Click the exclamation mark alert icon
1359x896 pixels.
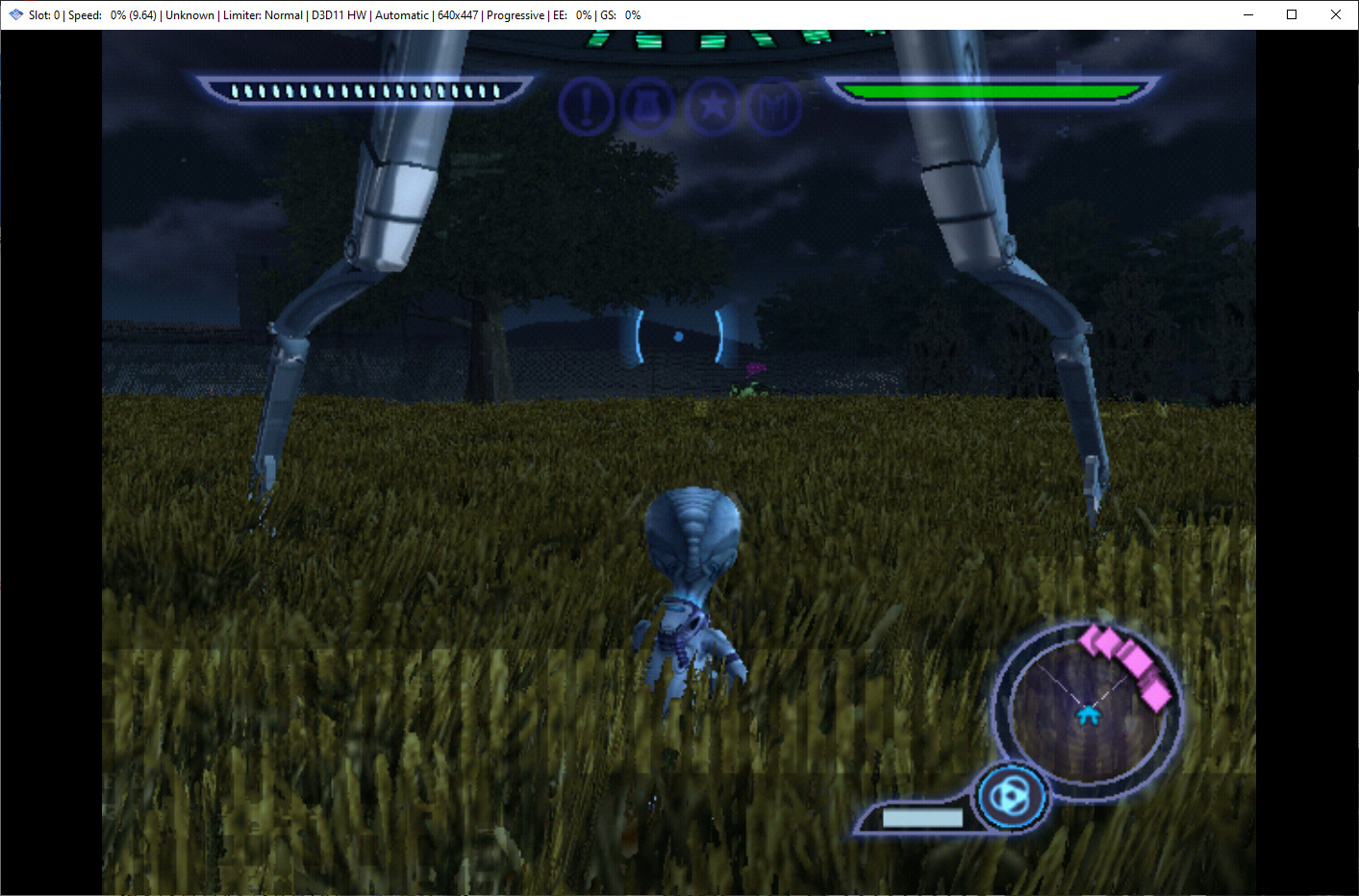(x=586, y=106)
